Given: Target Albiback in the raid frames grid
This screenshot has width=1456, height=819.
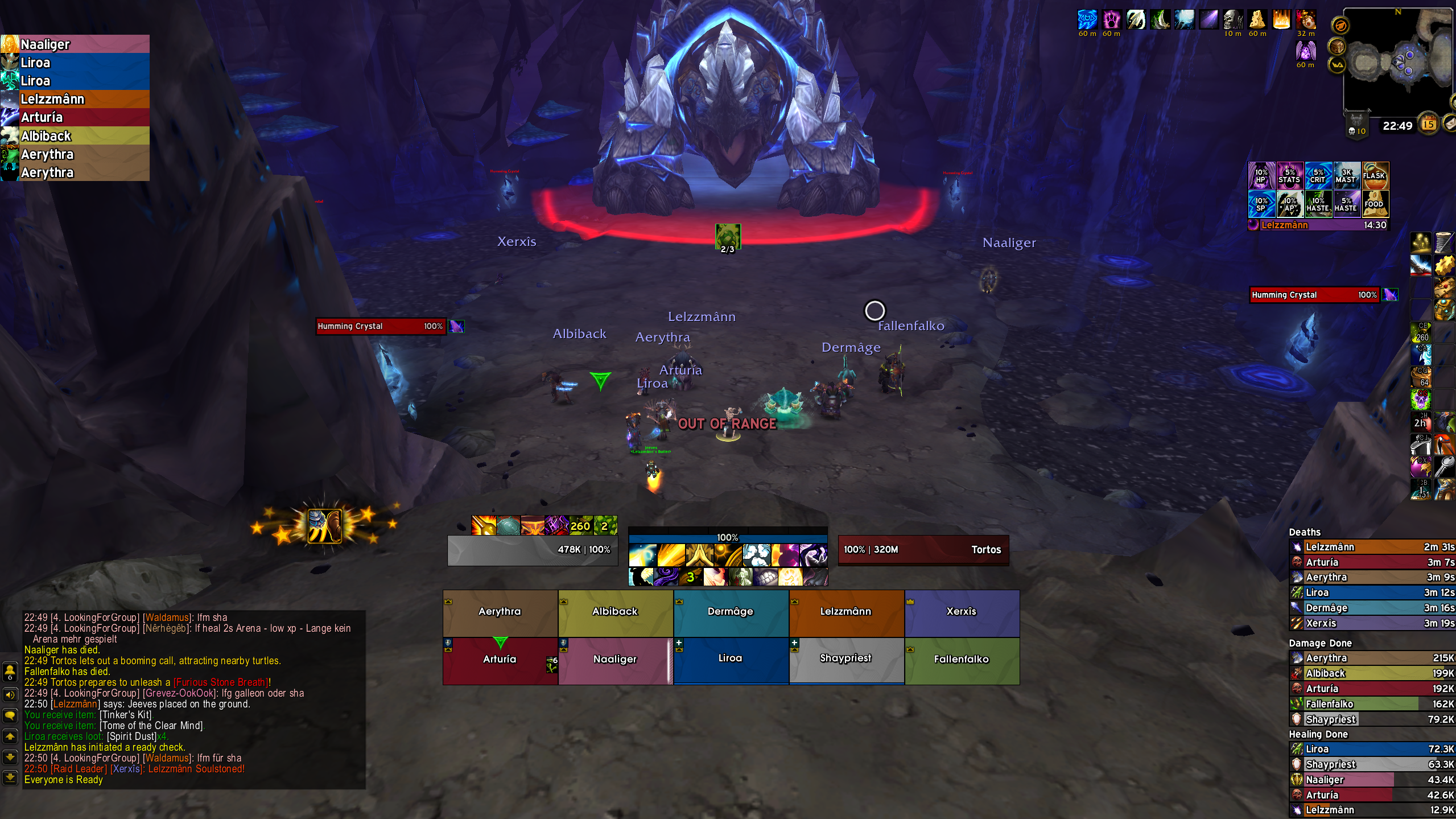Looking at the screenshot, I should [616, 612].
